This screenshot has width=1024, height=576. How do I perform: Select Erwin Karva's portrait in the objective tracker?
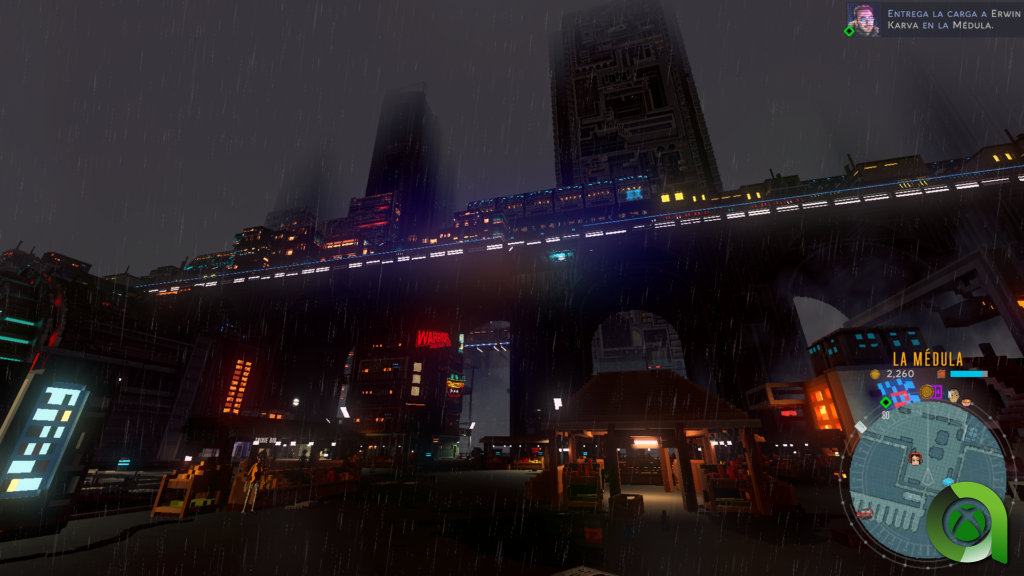(864, 19)
